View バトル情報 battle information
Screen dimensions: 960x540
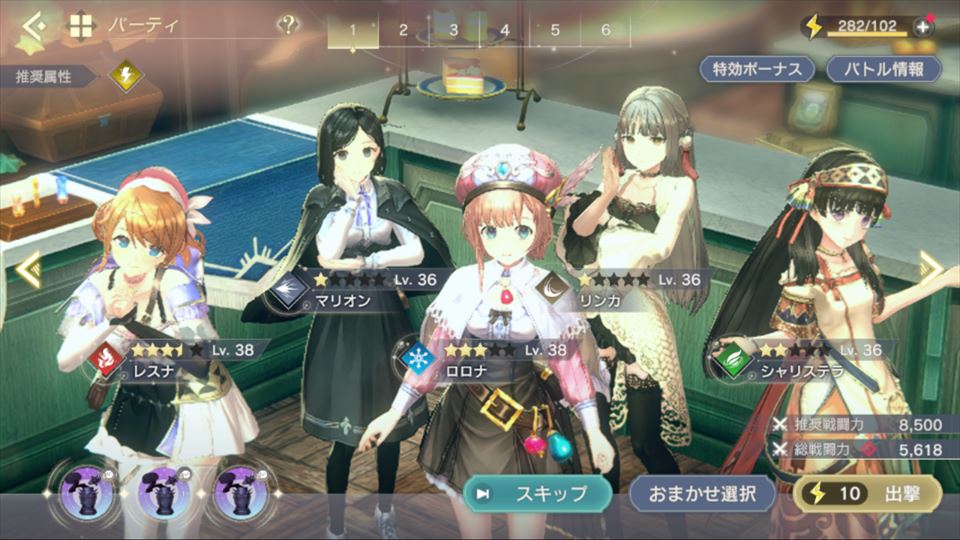[884, 69]
